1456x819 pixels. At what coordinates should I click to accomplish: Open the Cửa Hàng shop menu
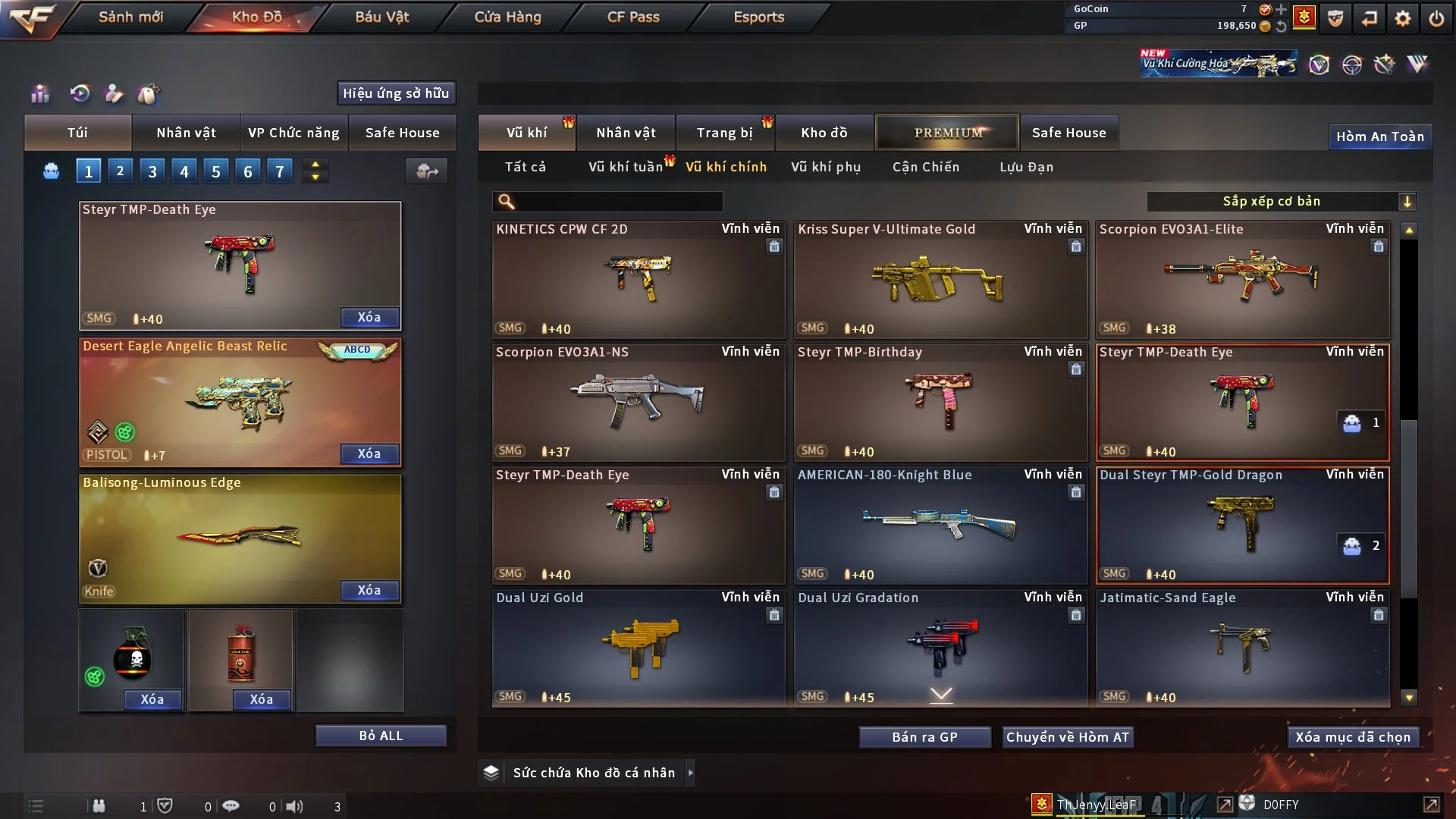tap(507, 17)
